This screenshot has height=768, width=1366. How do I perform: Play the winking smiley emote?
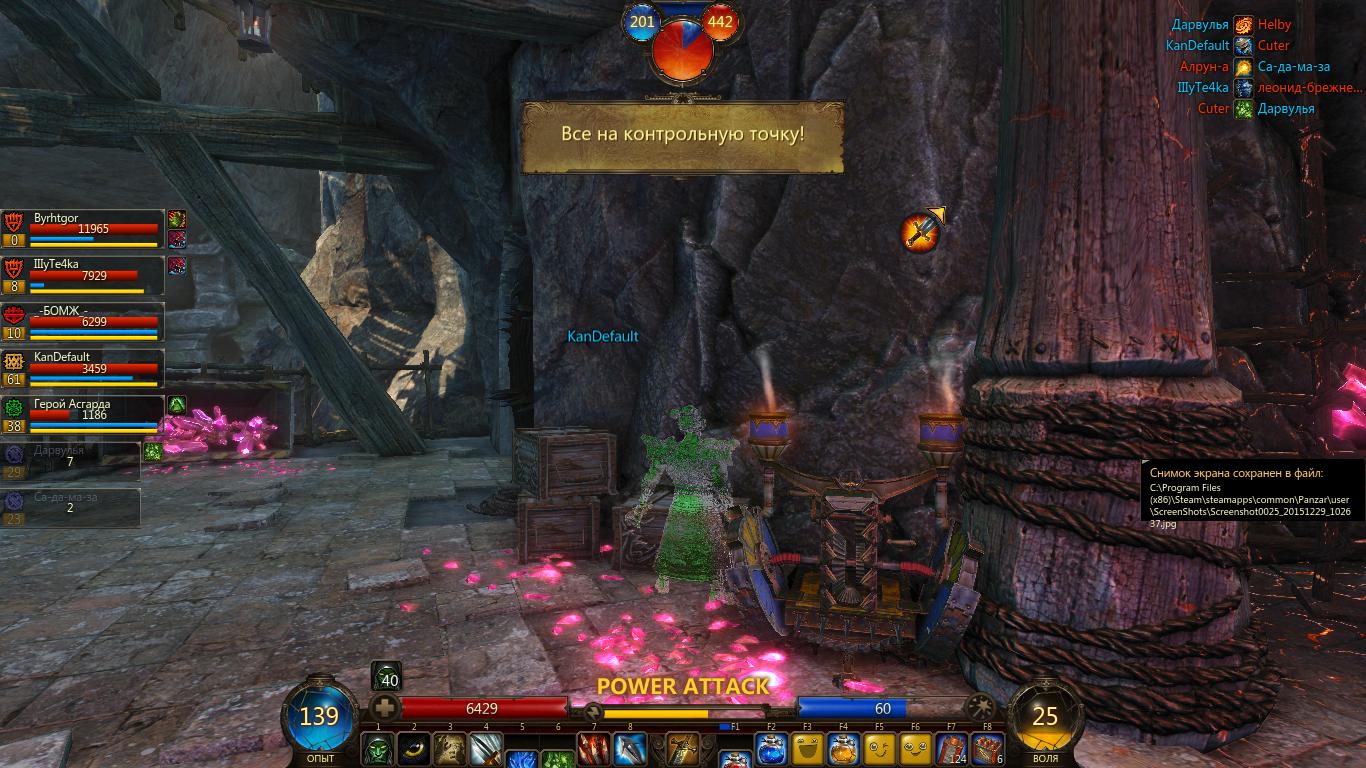coord(879,749)
